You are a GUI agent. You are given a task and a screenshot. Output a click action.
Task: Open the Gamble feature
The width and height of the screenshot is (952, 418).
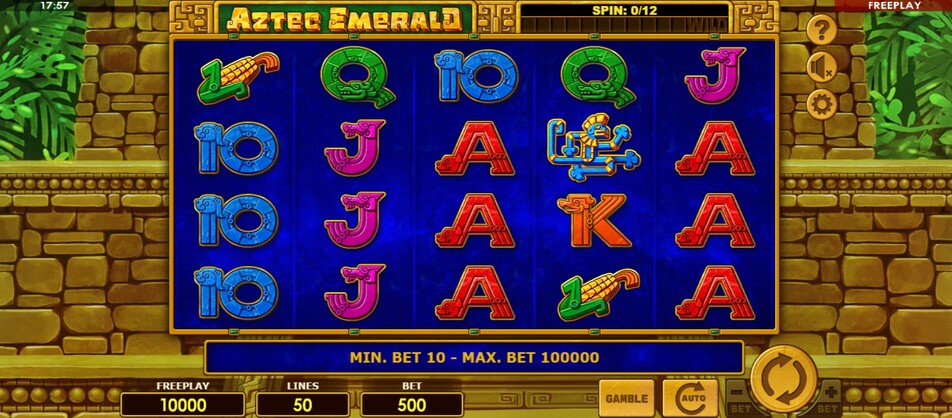point(626,397)
